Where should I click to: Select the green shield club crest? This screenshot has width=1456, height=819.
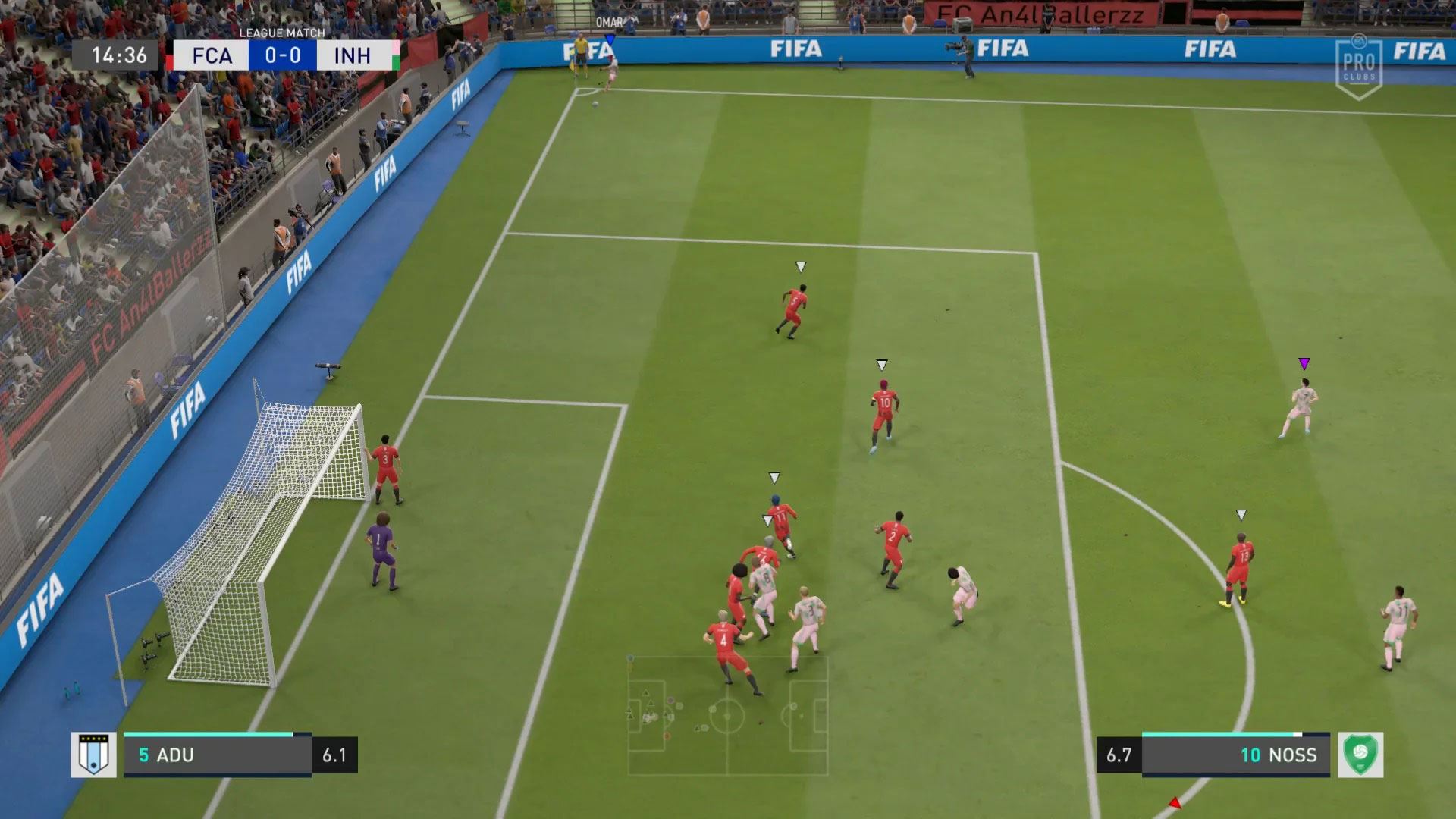(x=1360, y=755)
